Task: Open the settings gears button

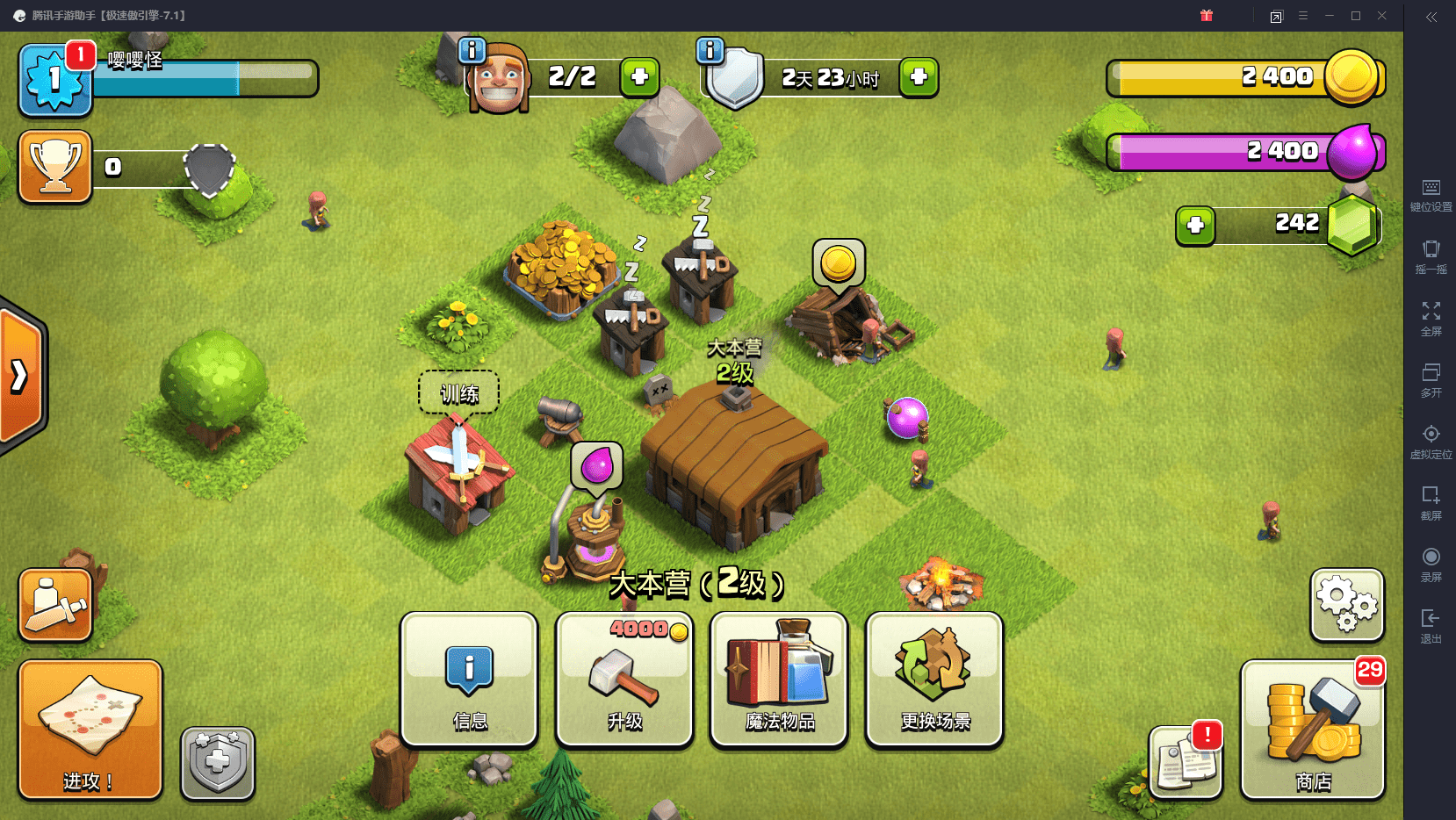Action: 1347,605
